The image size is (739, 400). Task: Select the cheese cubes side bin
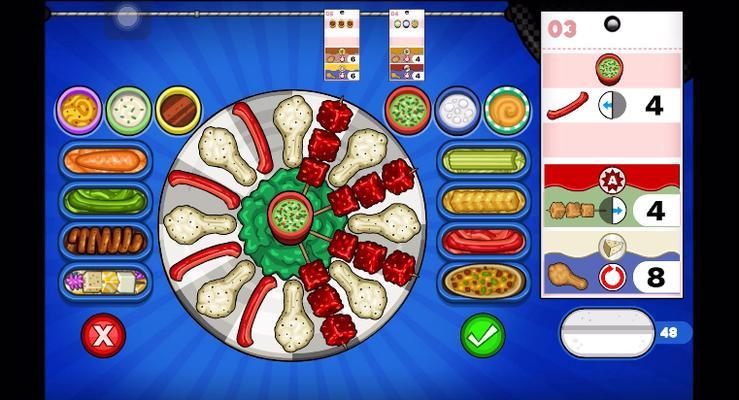tap(104, 282)
